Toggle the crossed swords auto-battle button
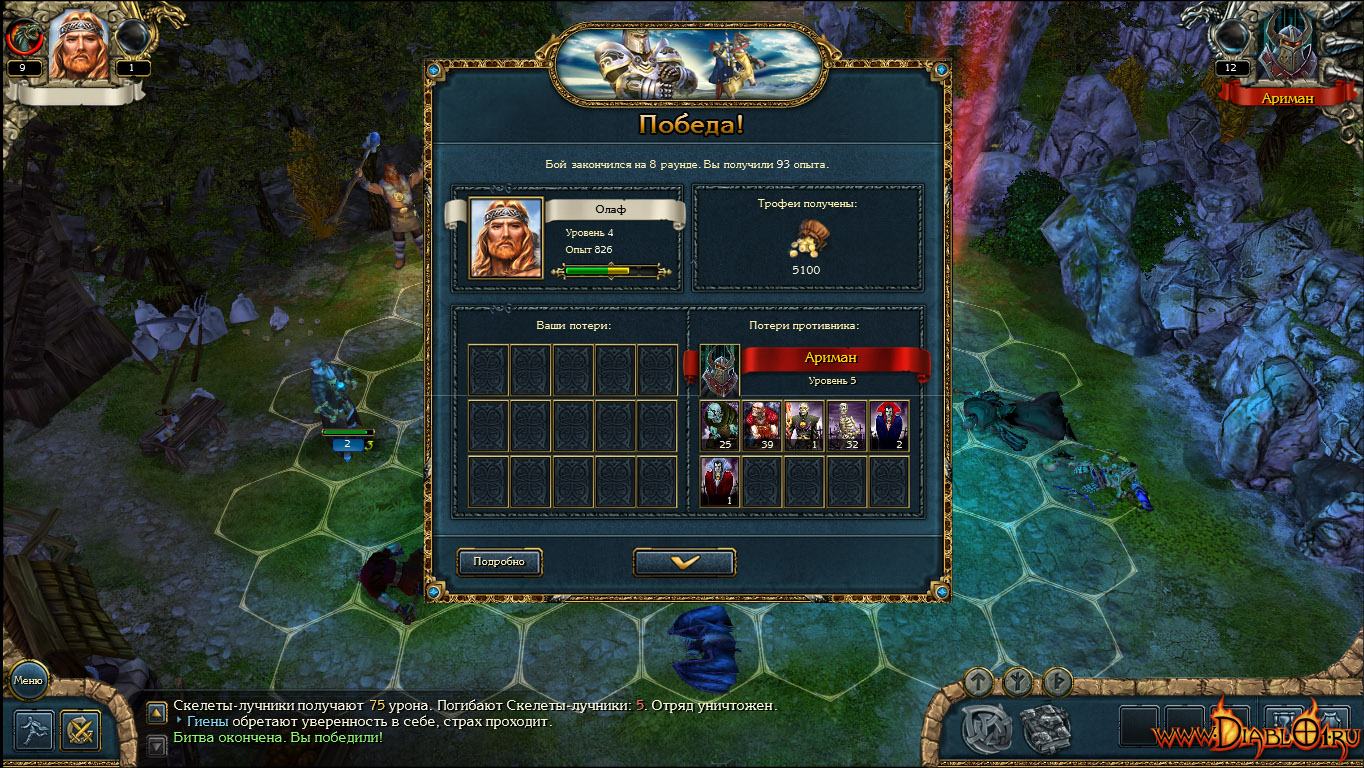The height and width of the screenshot is (768, 1364). click(80, 730)
